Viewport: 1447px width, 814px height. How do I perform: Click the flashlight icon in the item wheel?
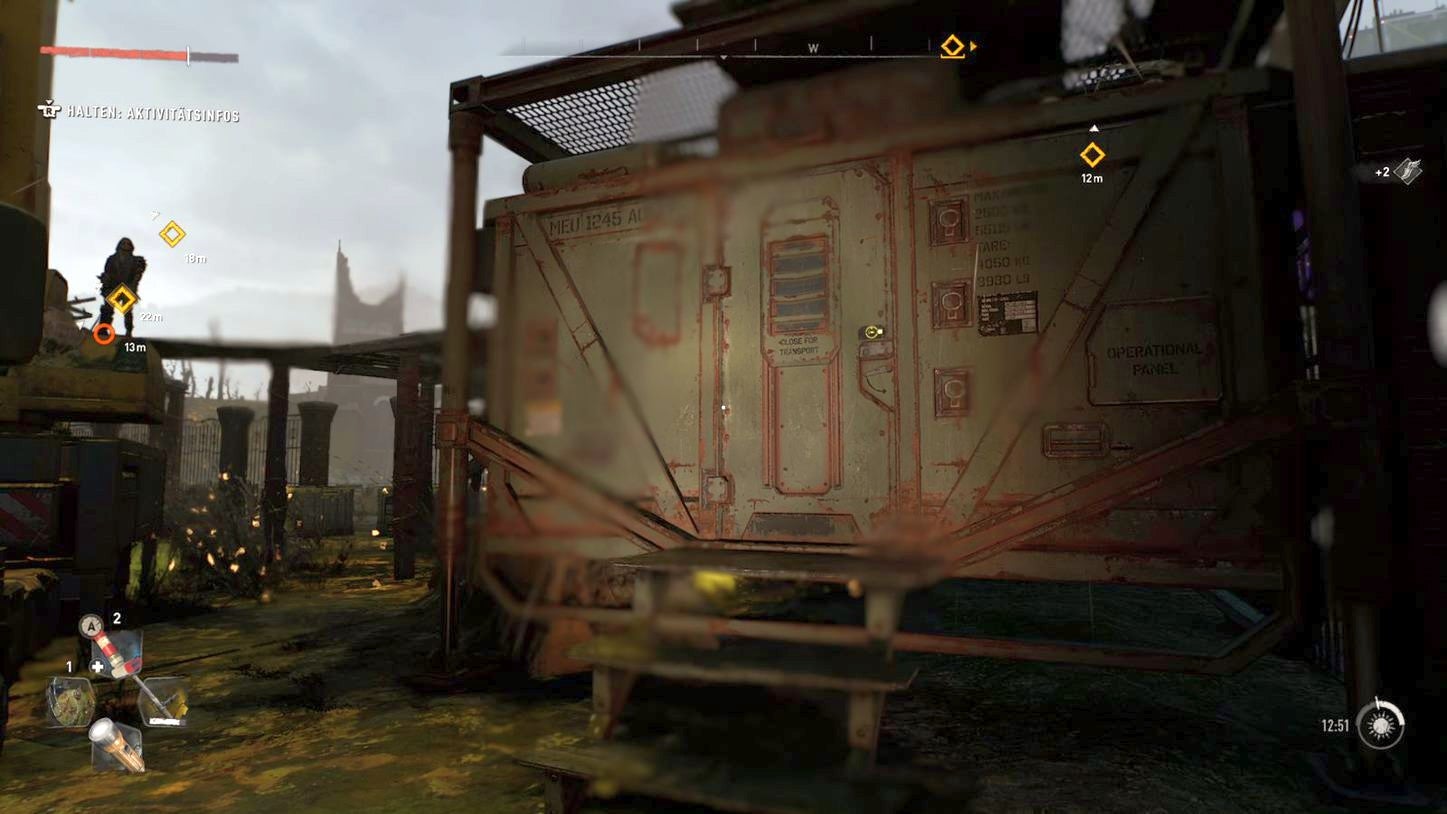pos(117,745)
